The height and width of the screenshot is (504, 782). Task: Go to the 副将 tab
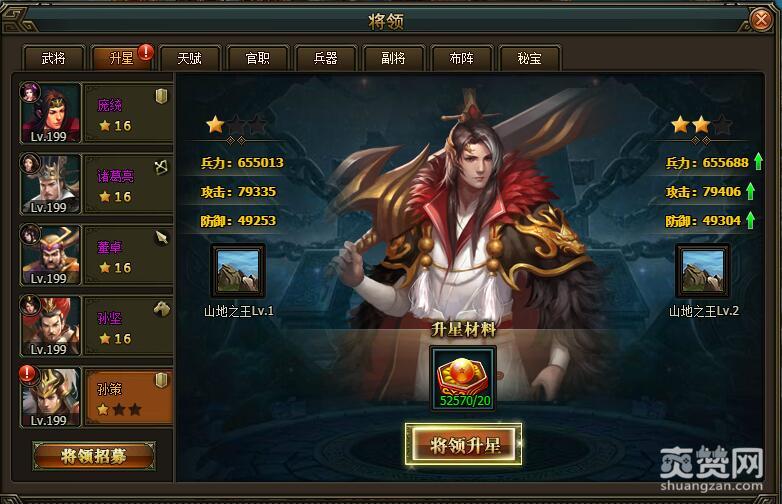tap(393, 58)
